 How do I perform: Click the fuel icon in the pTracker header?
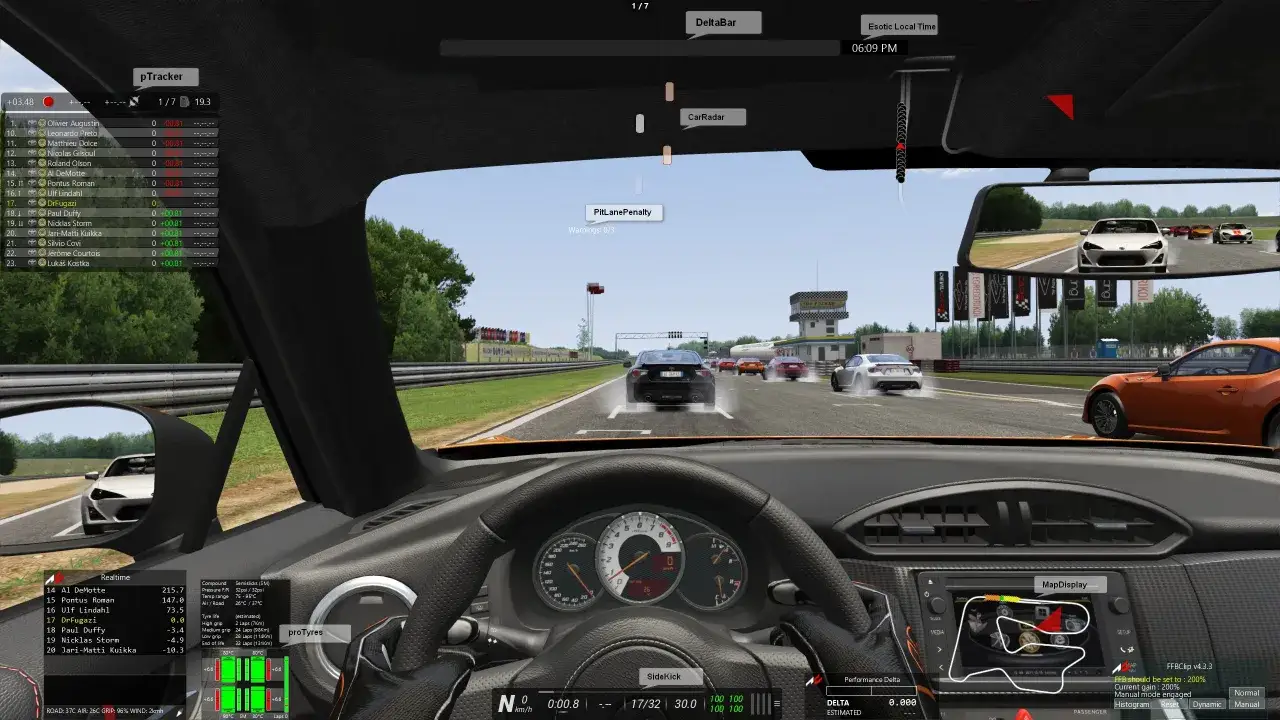coord(186,102)
